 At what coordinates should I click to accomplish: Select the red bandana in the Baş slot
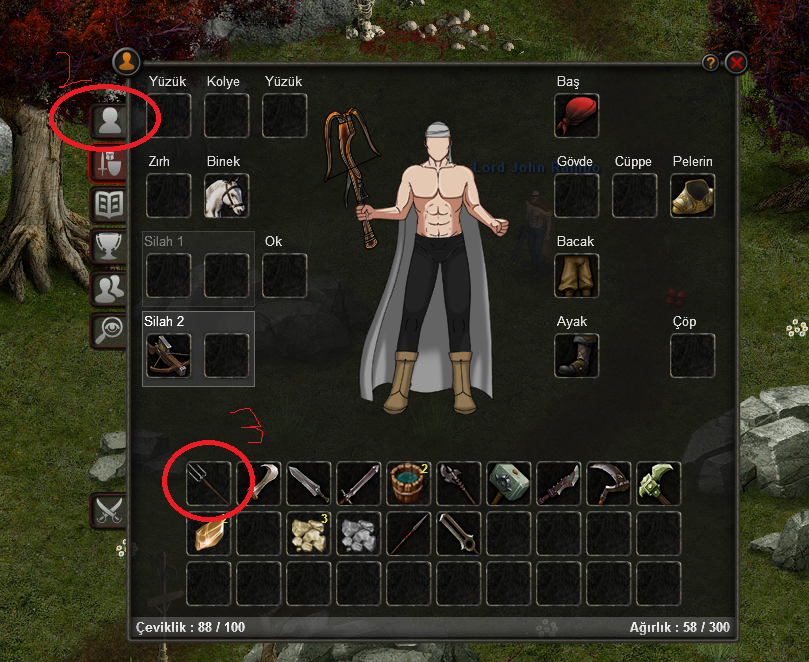577,116
